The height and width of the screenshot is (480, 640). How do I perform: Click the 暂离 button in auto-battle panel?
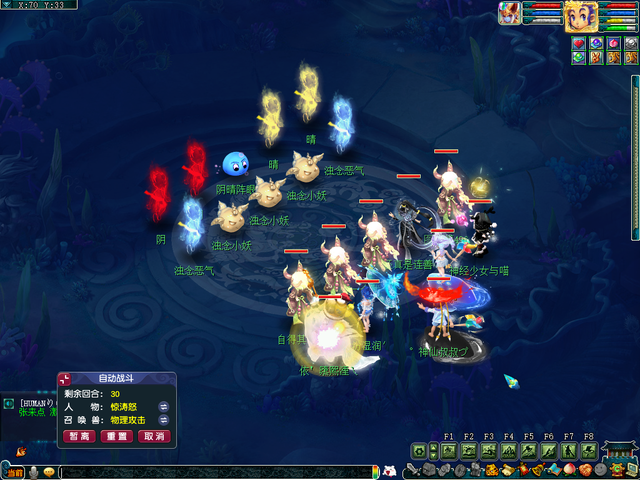pos(79,436)
